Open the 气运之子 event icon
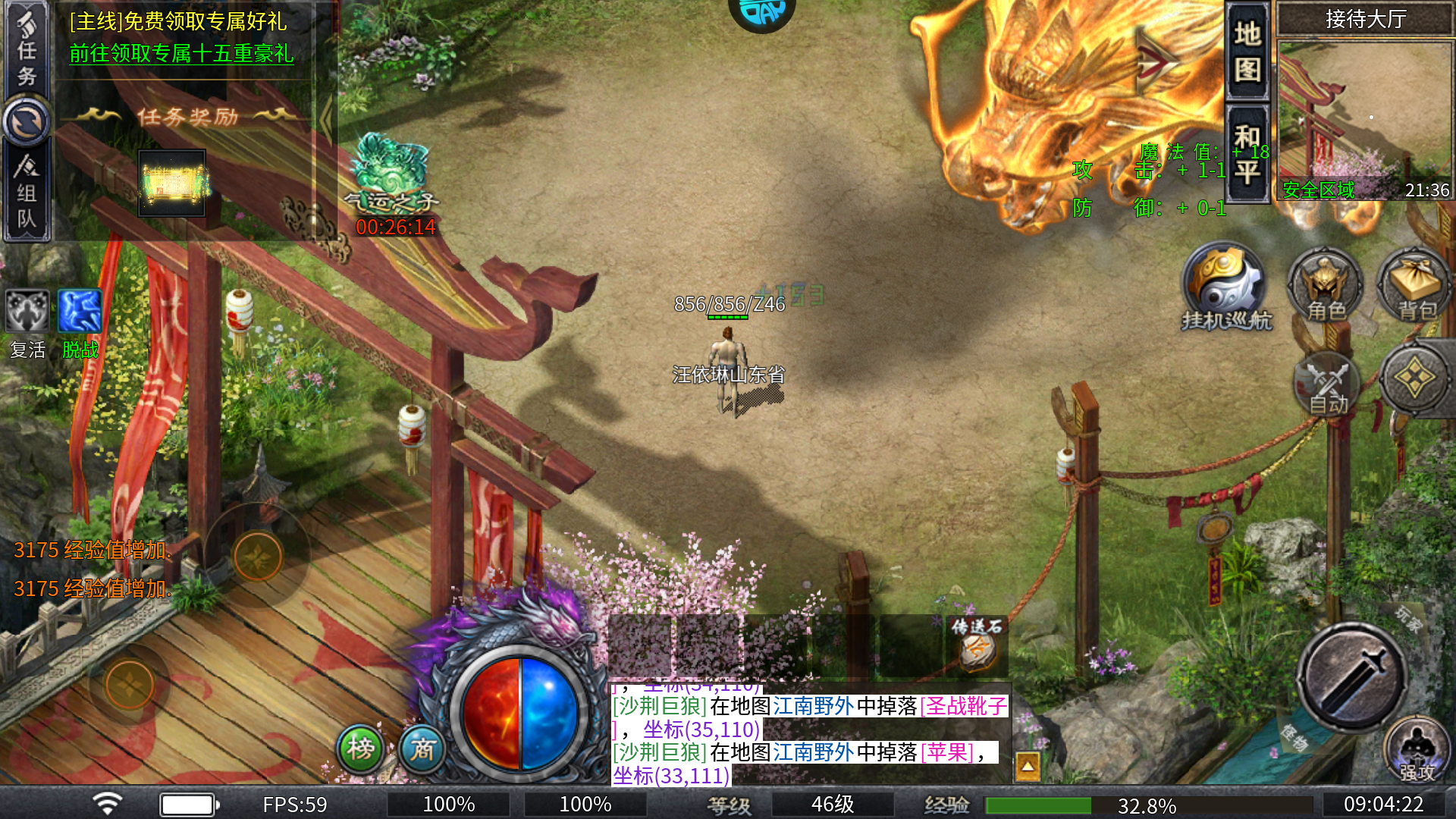The image size is (1456, 819). (x=392, y=173)
